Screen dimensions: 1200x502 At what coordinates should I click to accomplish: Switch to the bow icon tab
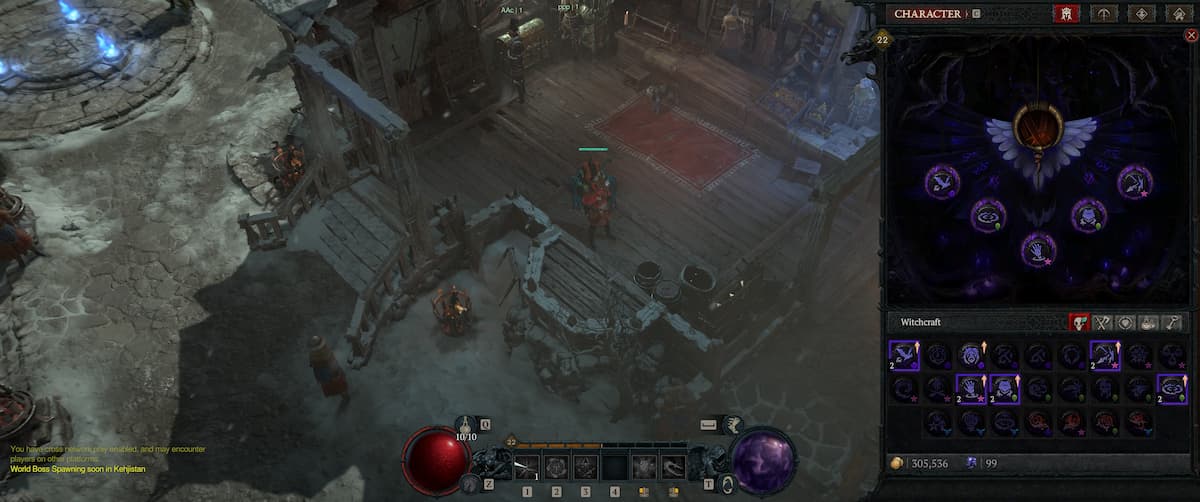(1104, 13)
